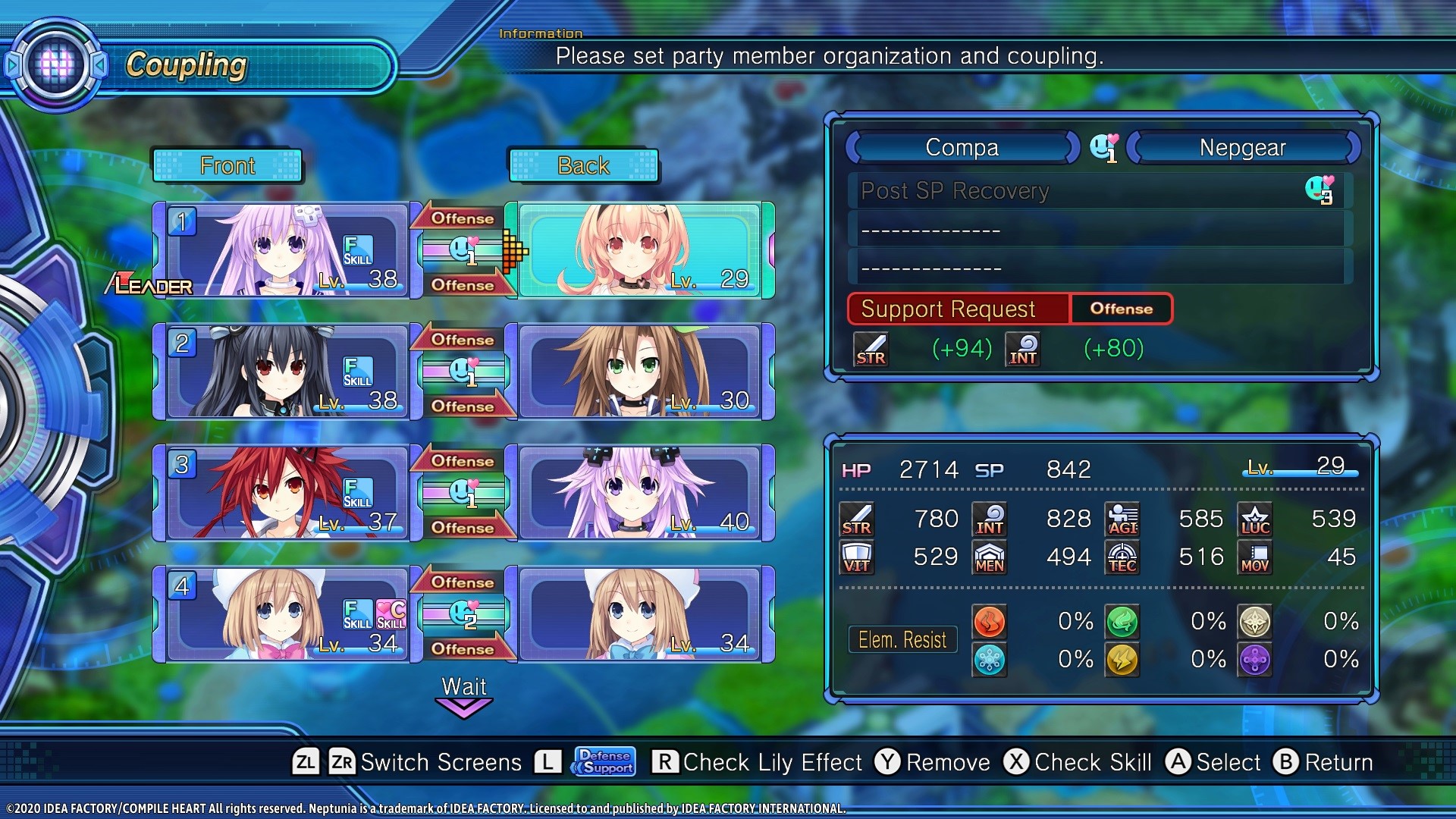Click the Elem. Resist label
The width and height of the screenshot is (1456, 819).
click(902, 640)
